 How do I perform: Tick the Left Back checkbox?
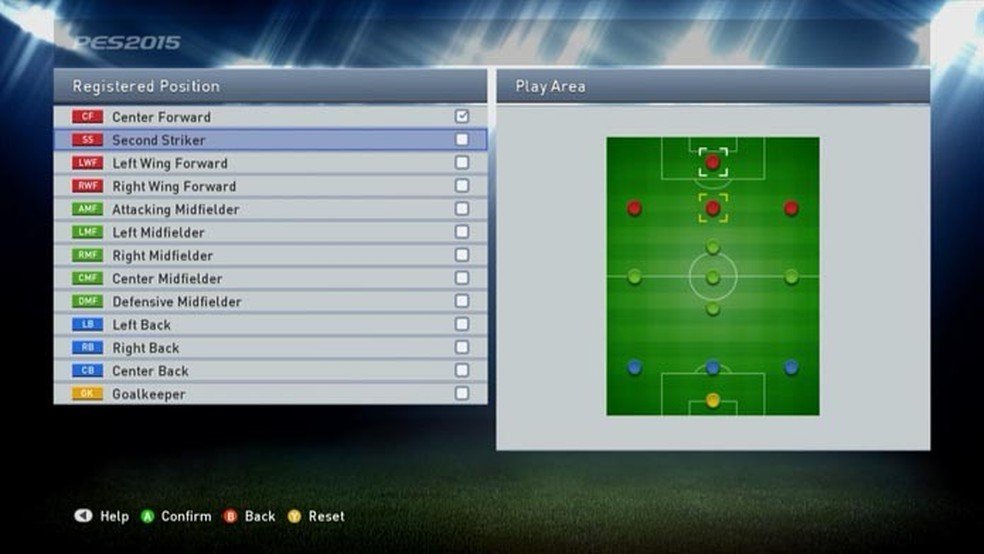click(462, 324)
